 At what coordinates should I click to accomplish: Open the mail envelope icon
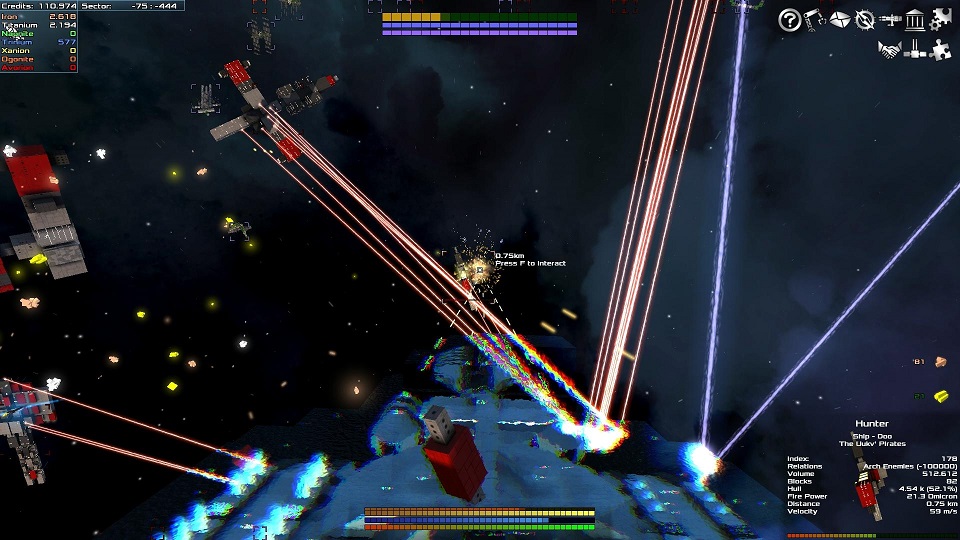(839, 19)
